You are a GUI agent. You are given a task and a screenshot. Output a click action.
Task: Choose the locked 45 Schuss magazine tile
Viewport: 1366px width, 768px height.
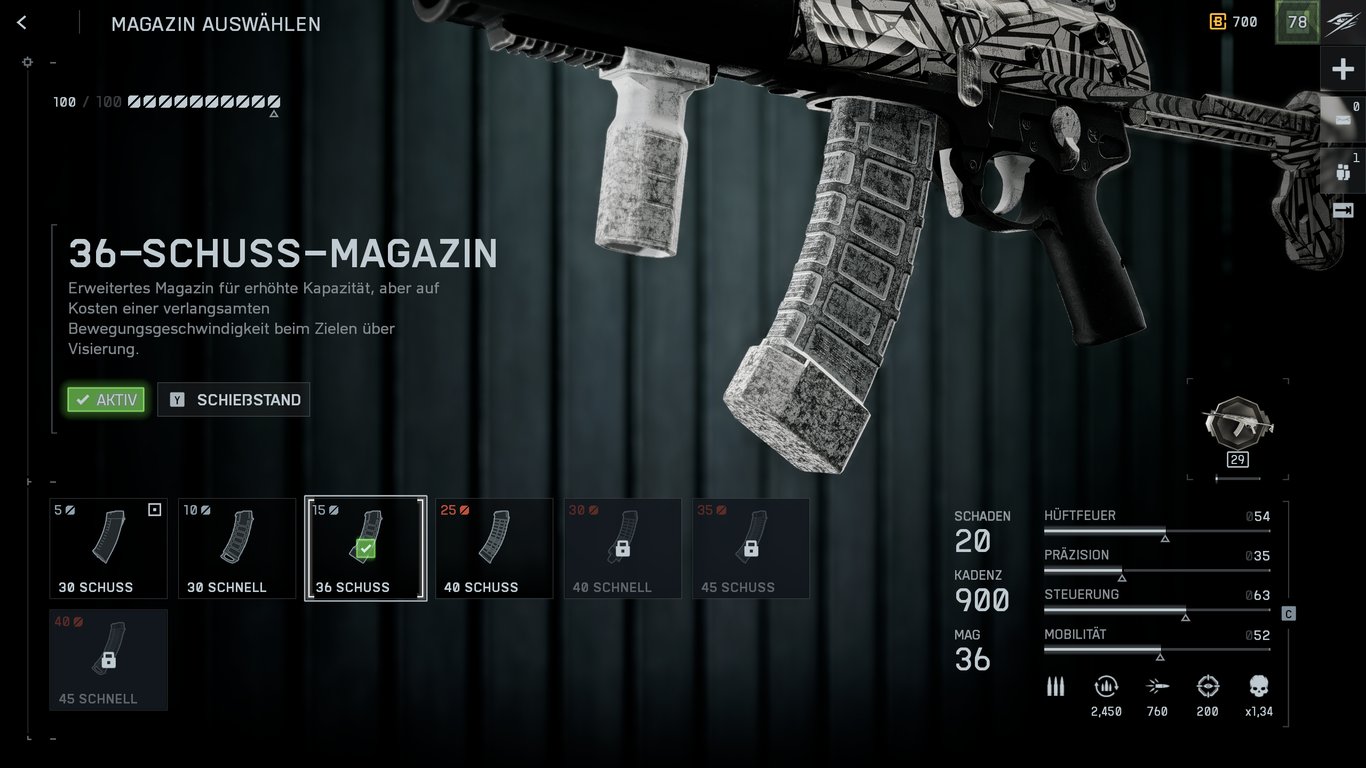tap(751, 548)
